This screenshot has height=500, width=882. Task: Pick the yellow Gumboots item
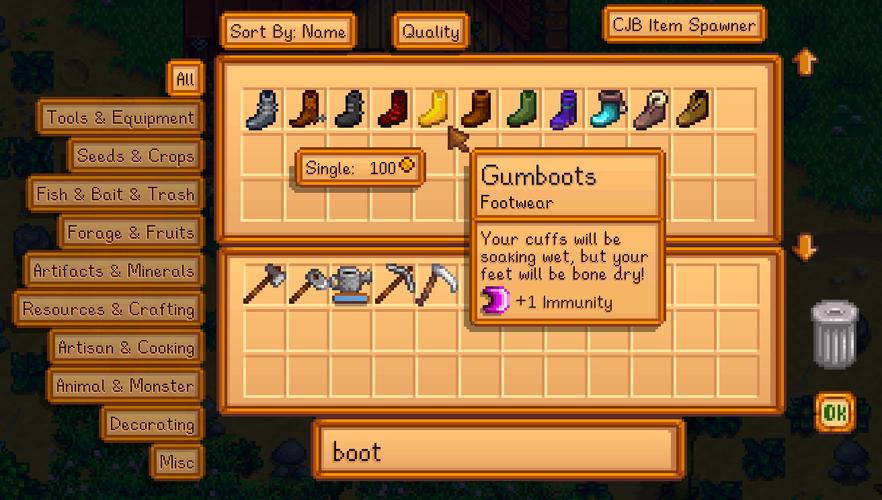click(x=435, y=109)
